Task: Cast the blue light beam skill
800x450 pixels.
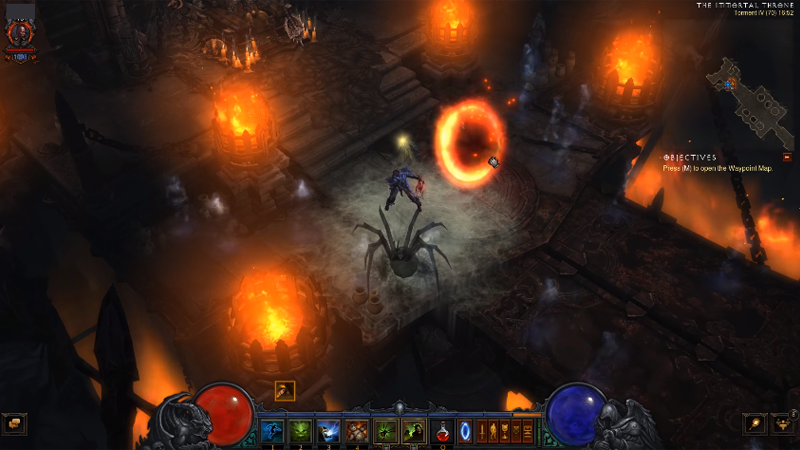Action: click(x=328, y=431)
